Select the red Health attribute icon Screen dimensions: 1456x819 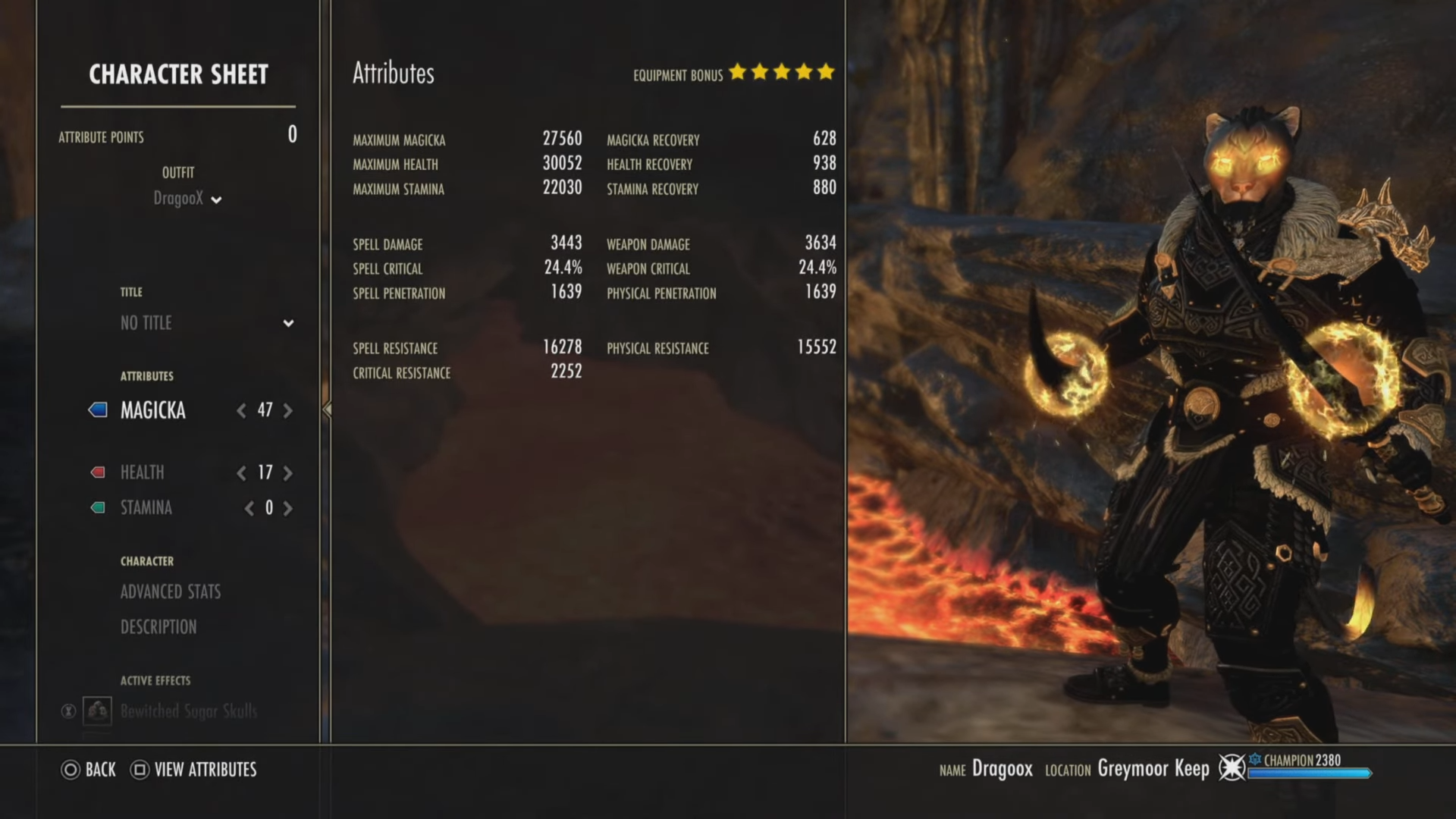click(97, 472)
